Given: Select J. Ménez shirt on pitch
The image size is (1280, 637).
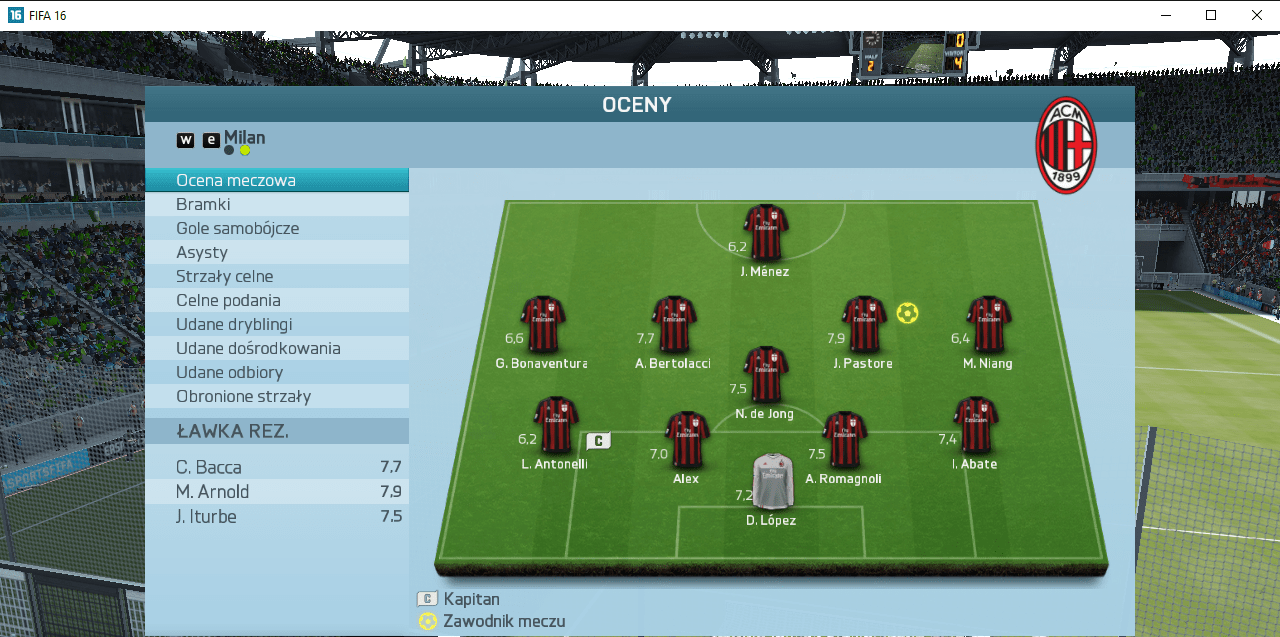Looking at the screenshot, I should [766, 233].
